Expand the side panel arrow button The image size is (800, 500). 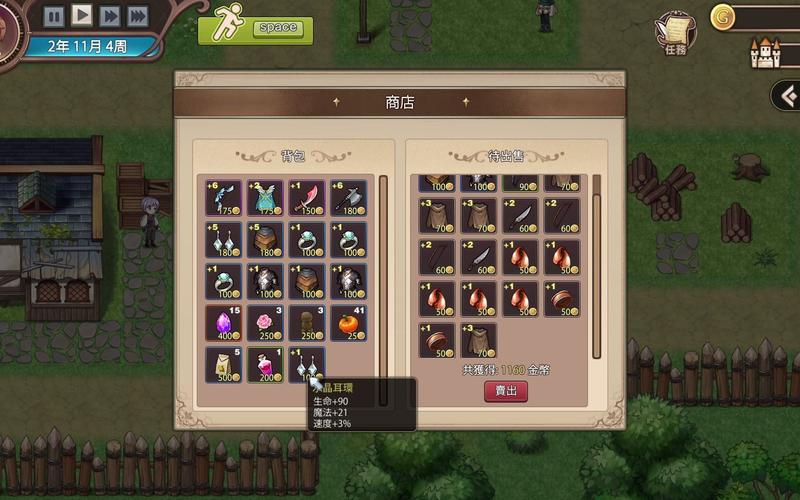(787, 96)
